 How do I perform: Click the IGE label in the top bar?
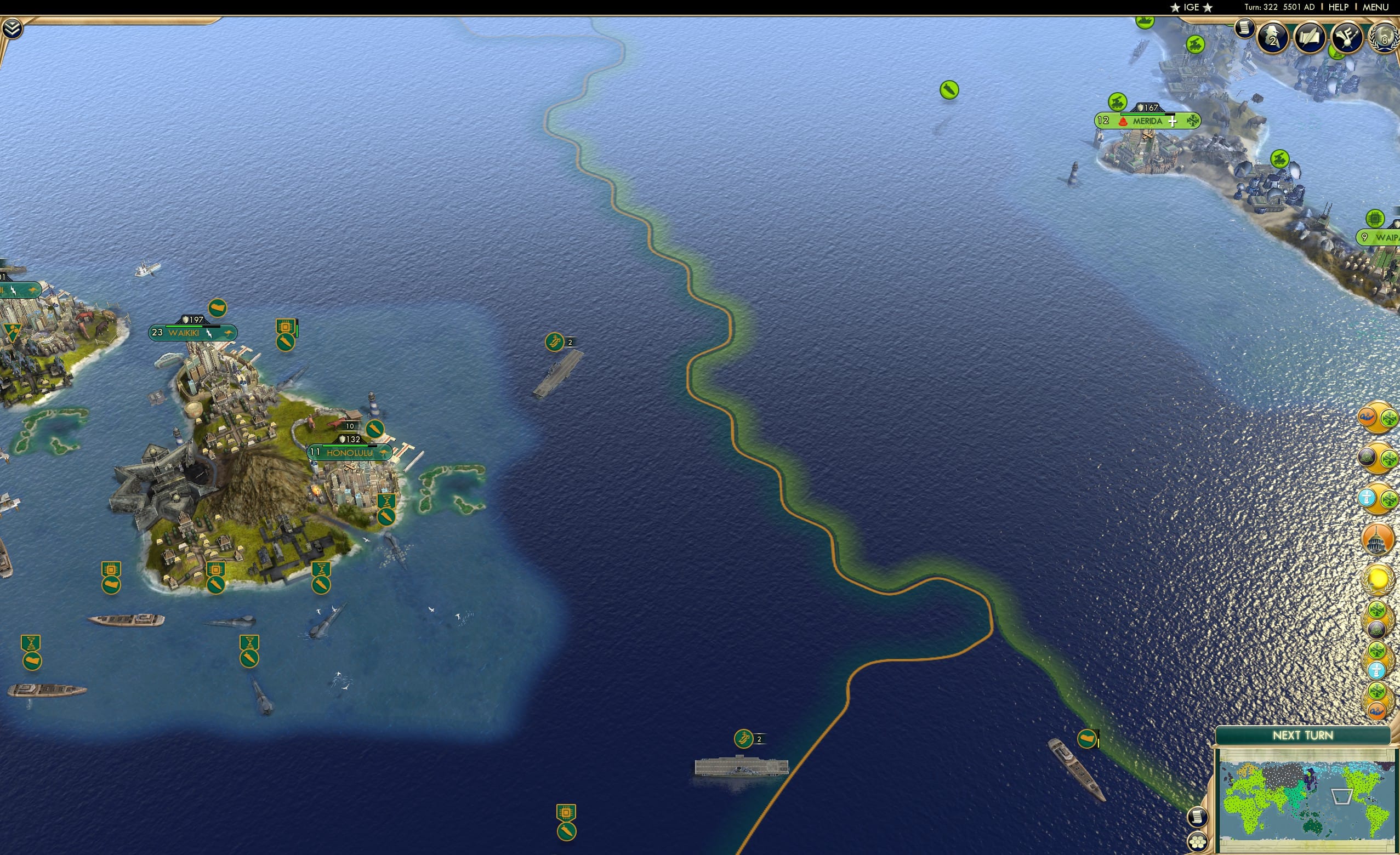coord(1191,7)
